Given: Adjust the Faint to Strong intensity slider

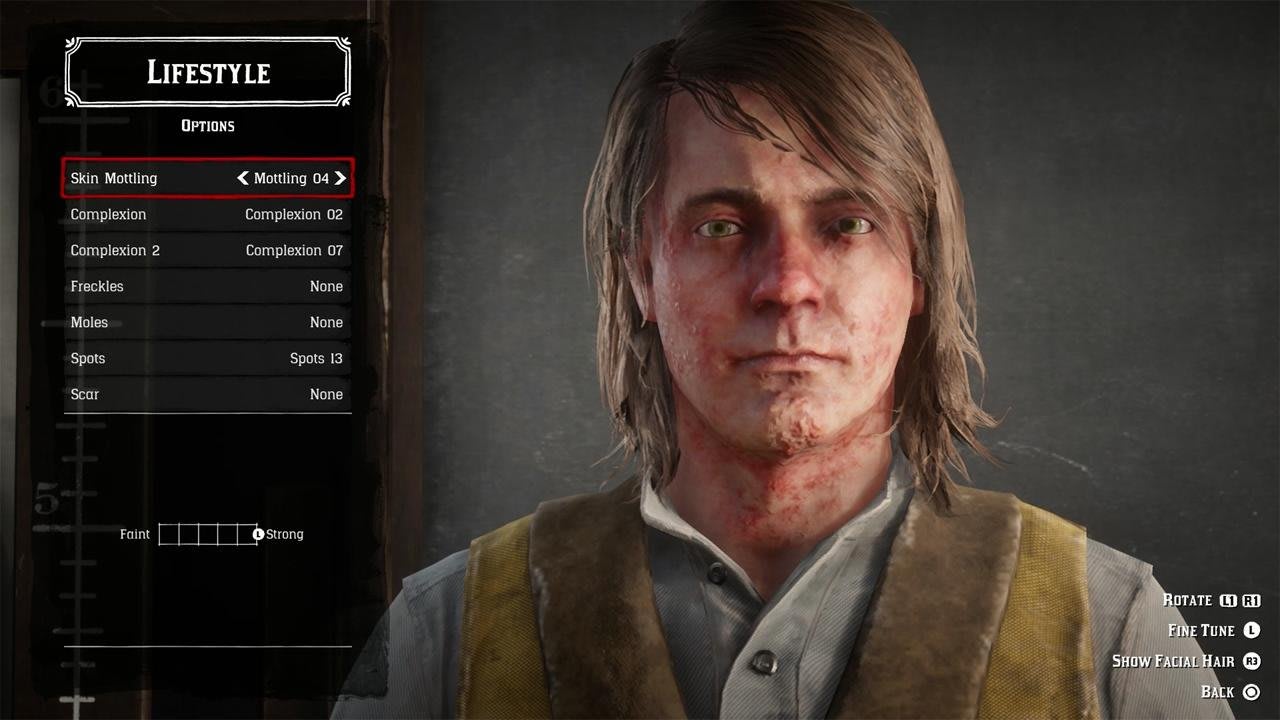Looking at the screenshot, I should click(208, 534).
